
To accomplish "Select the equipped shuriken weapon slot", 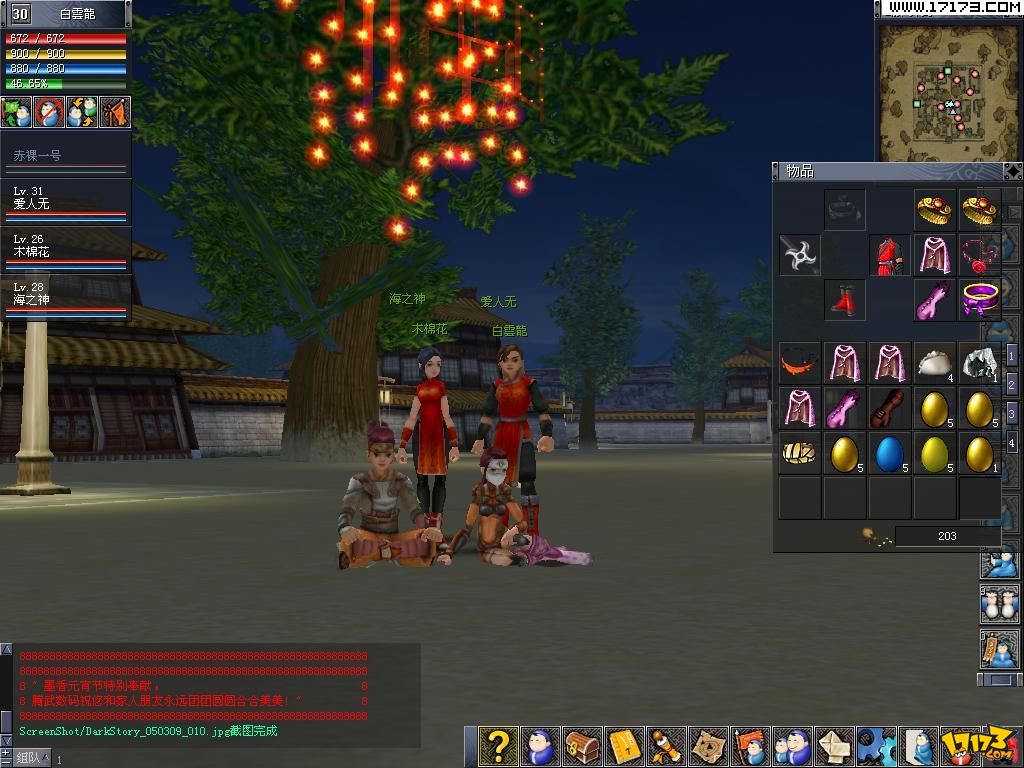I will click(x=800, y=255).
